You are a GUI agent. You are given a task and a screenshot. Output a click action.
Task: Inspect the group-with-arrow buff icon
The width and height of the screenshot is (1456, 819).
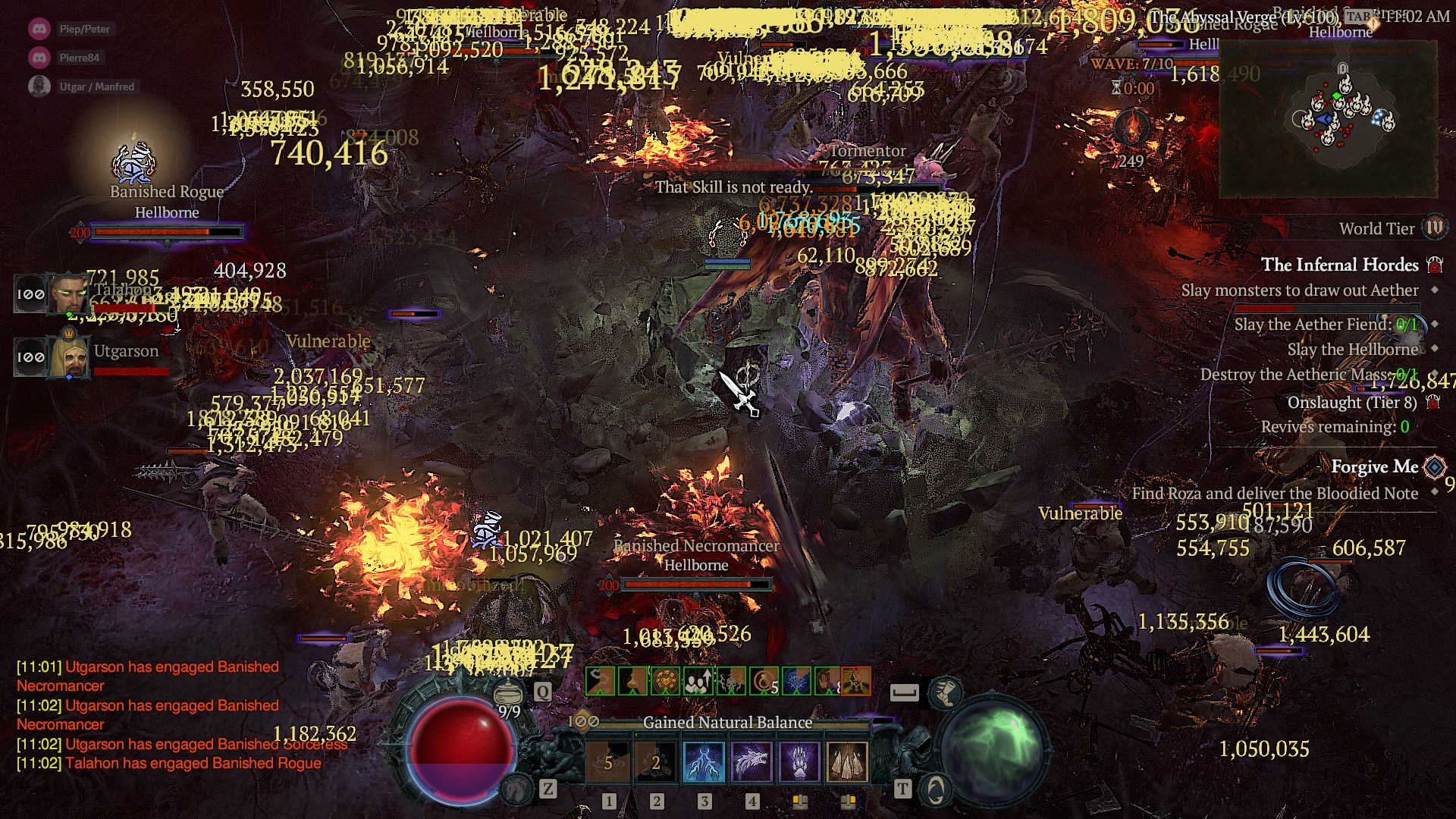click(x=698, y=682)
